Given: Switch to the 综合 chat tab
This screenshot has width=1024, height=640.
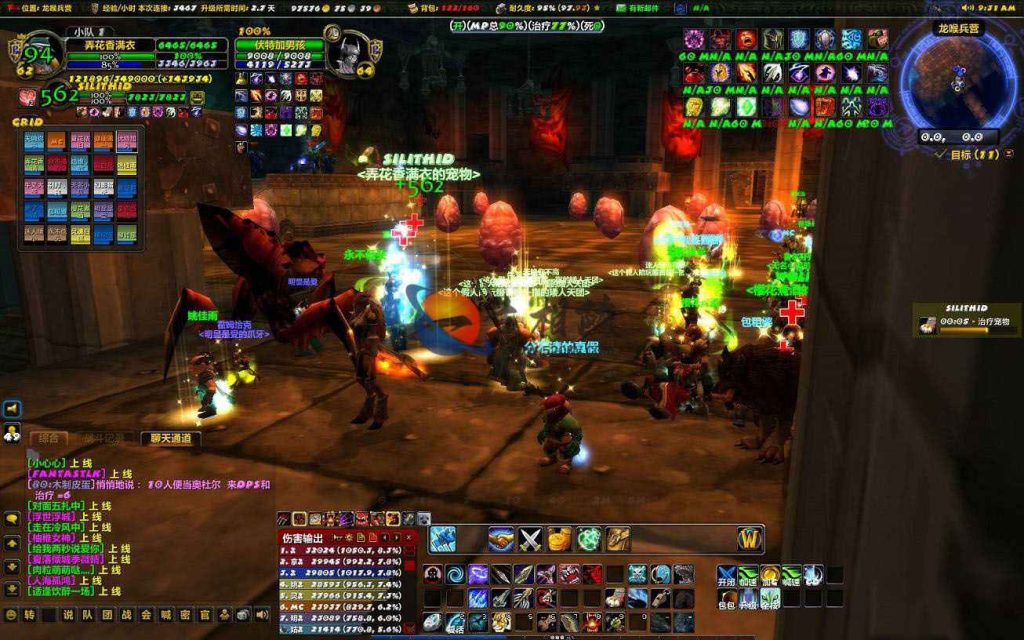Looking at the screenshot, I should (x=47, y=438).
